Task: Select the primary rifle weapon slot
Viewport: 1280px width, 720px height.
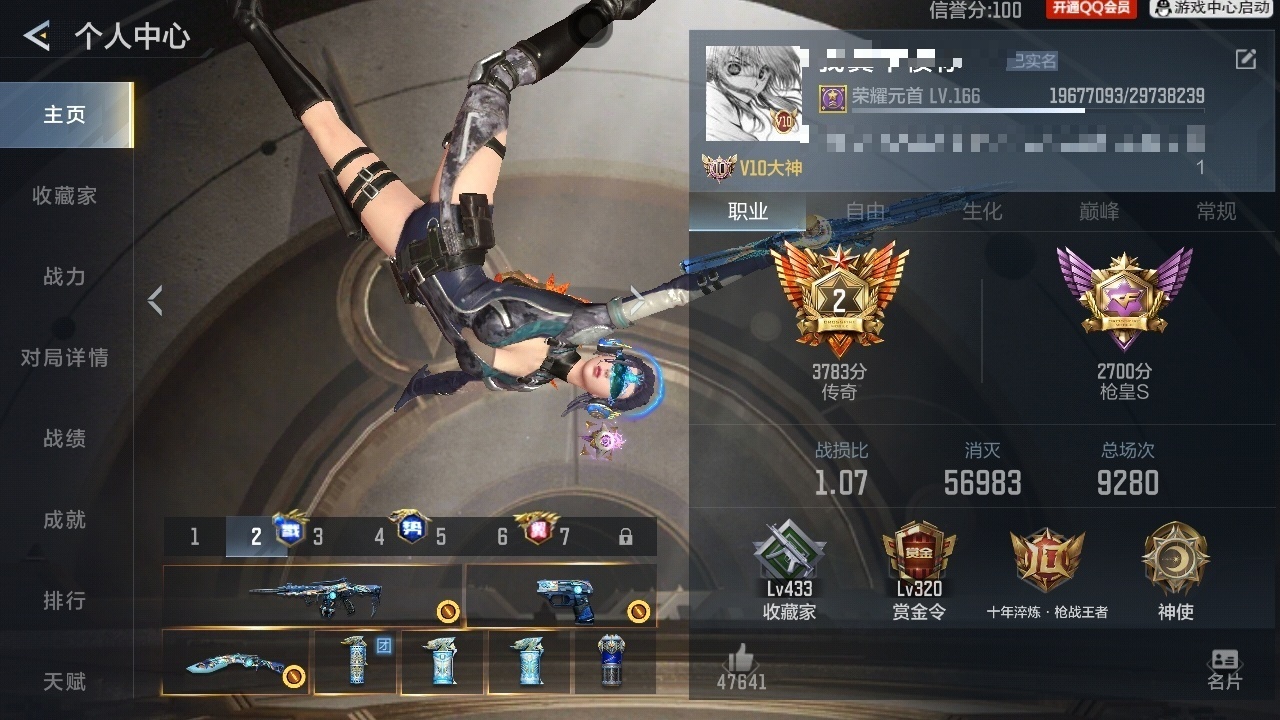Action: coord(312,596)
